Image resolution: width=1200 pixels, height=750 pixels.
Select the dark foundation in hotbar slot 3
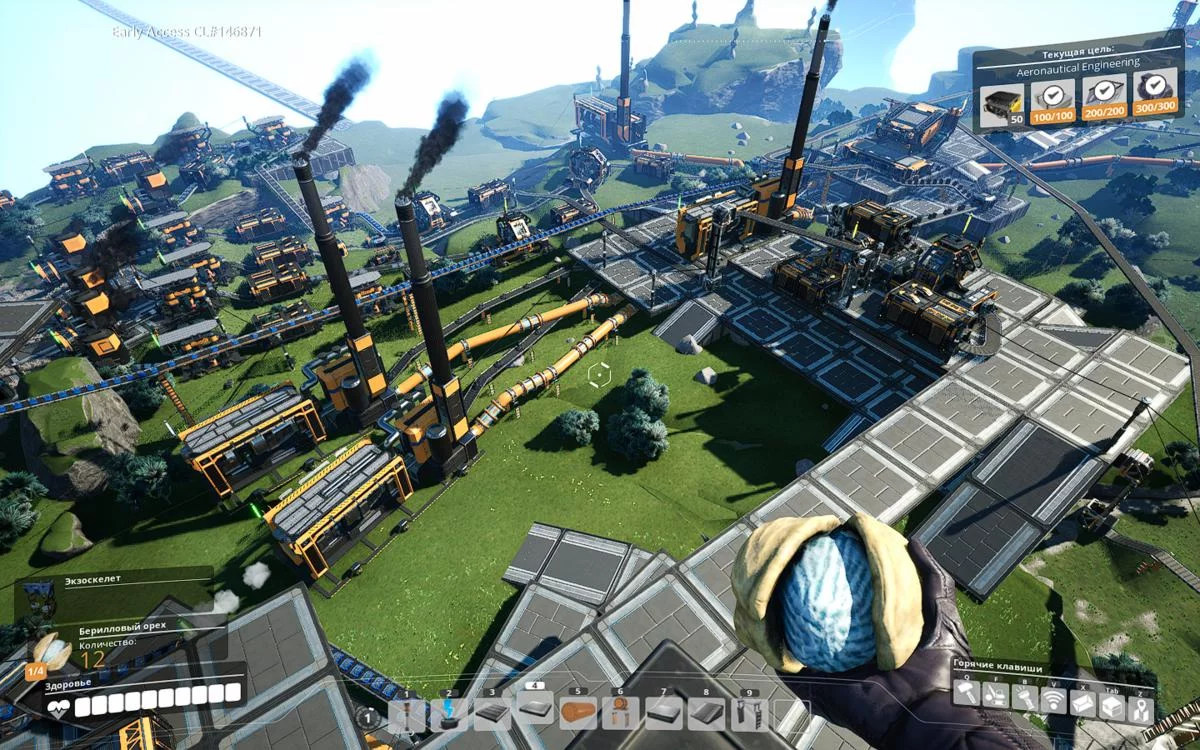coord(492,714)
